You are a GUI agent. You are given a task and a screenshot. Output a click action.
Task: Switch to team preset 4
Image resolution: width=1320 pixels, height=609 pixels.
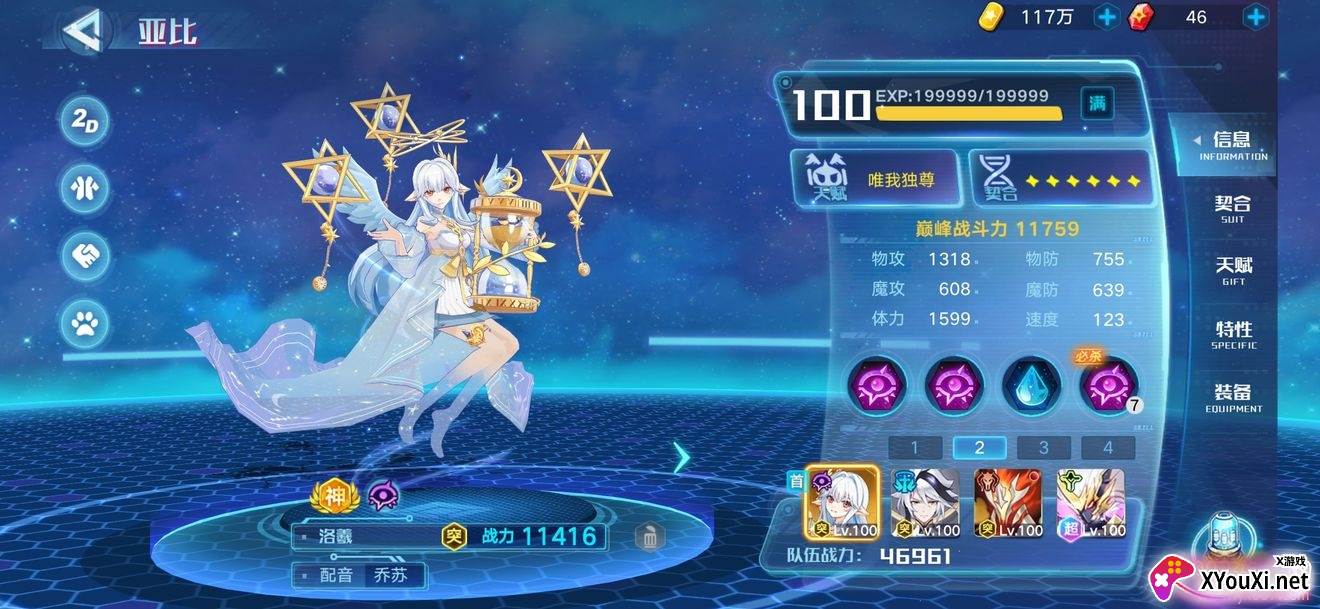click(1108, 448)
